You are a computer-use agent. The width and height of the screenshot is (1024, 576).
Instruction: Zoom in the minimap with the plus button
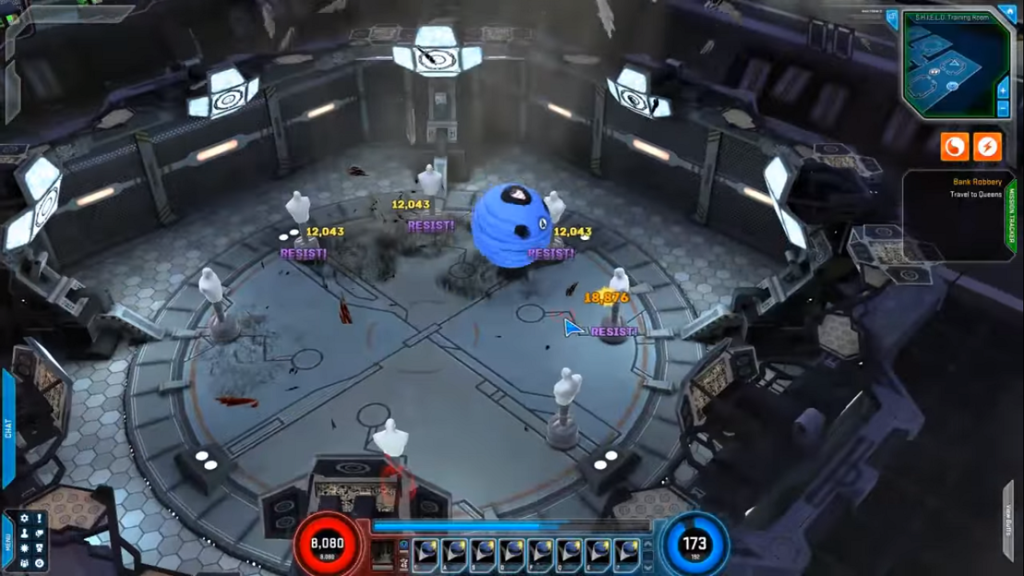coord(1003,89)
